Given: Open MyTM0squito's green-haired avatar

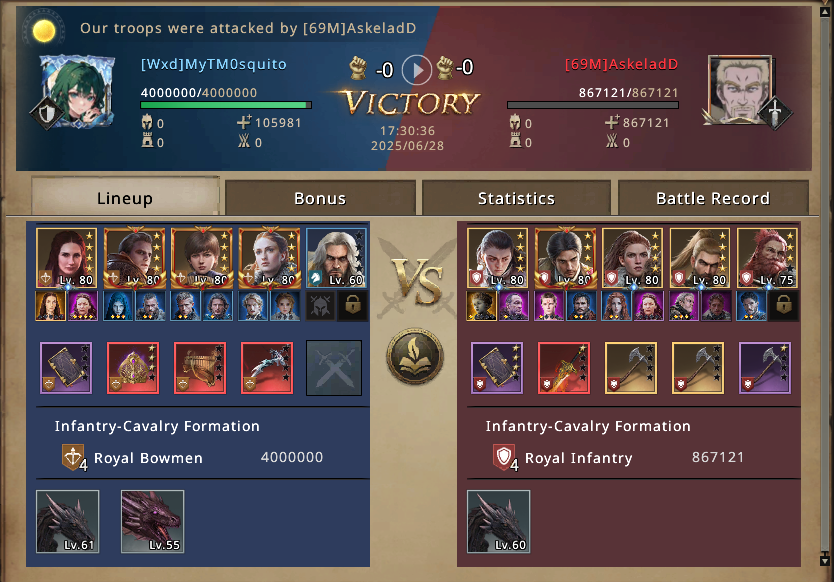Looking at the screenshot, I should pyautogui.click(x=73, y=89).
